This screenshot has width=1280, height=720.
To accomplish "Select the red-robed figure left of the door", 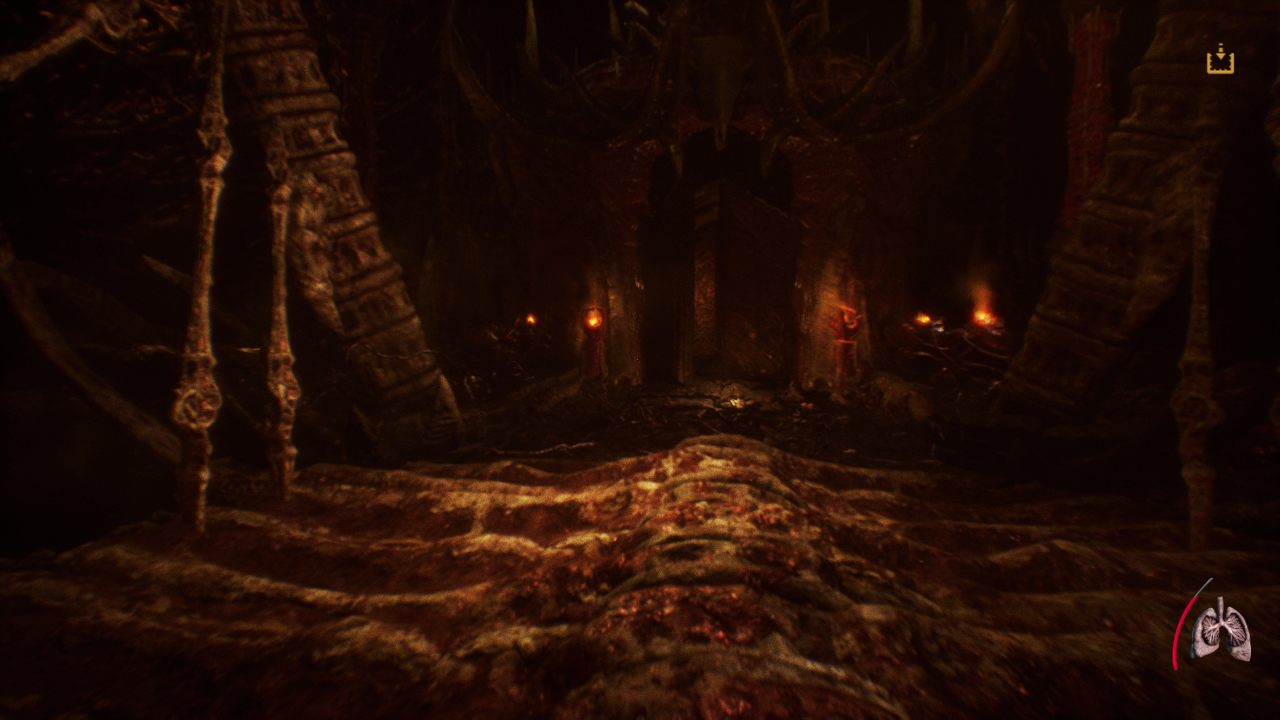I will click(593, 350).
